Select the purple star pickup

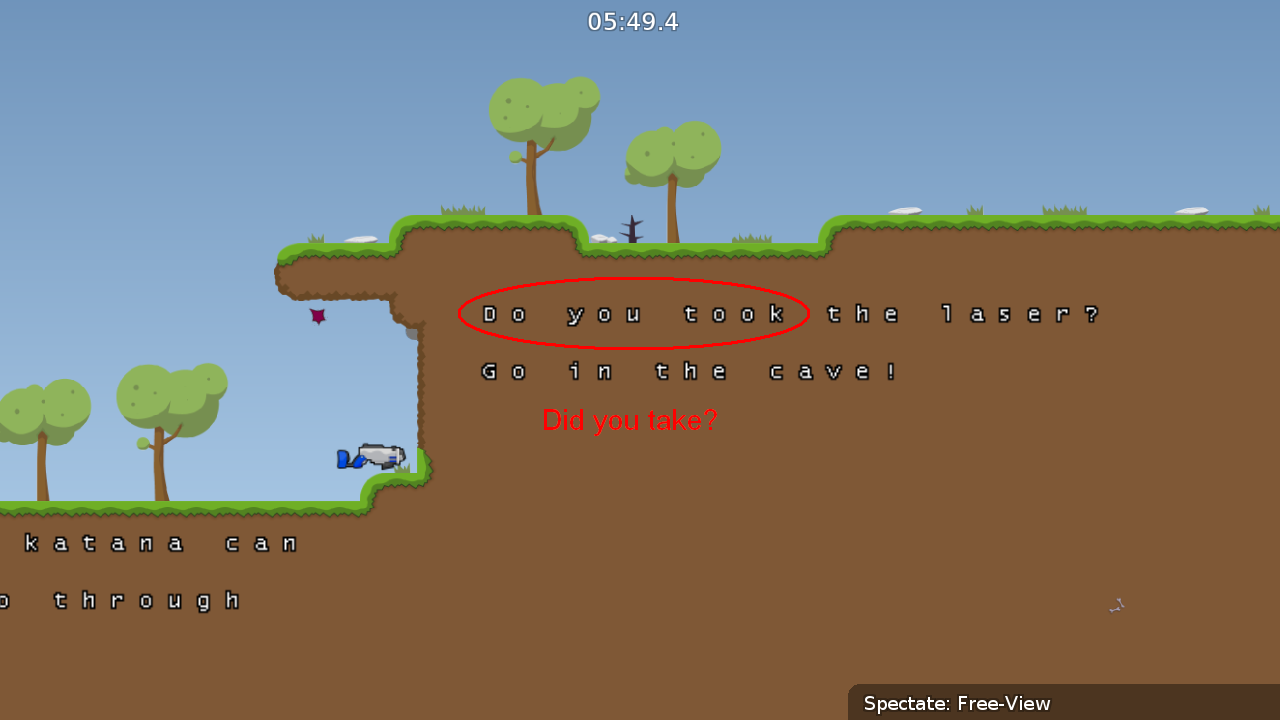(x=318, y=316)
